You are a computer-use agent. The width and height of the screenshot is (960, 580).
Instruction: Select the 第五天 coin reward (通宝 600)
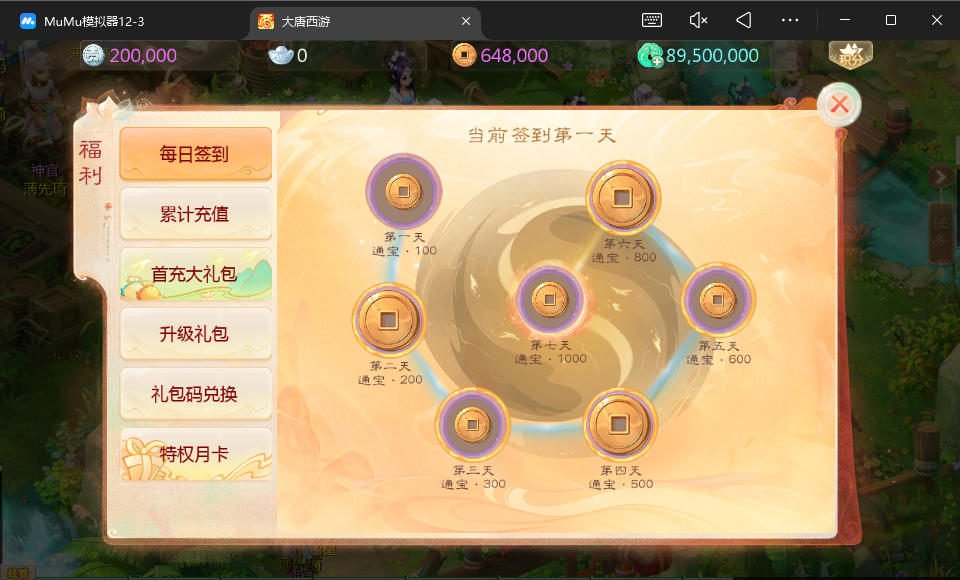(x=718, y=300)
